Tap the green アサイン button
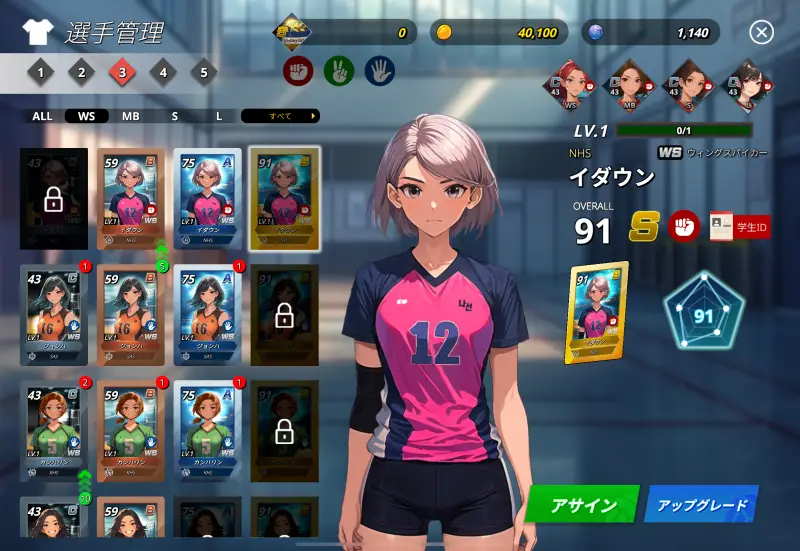 [x=583, y=504]
